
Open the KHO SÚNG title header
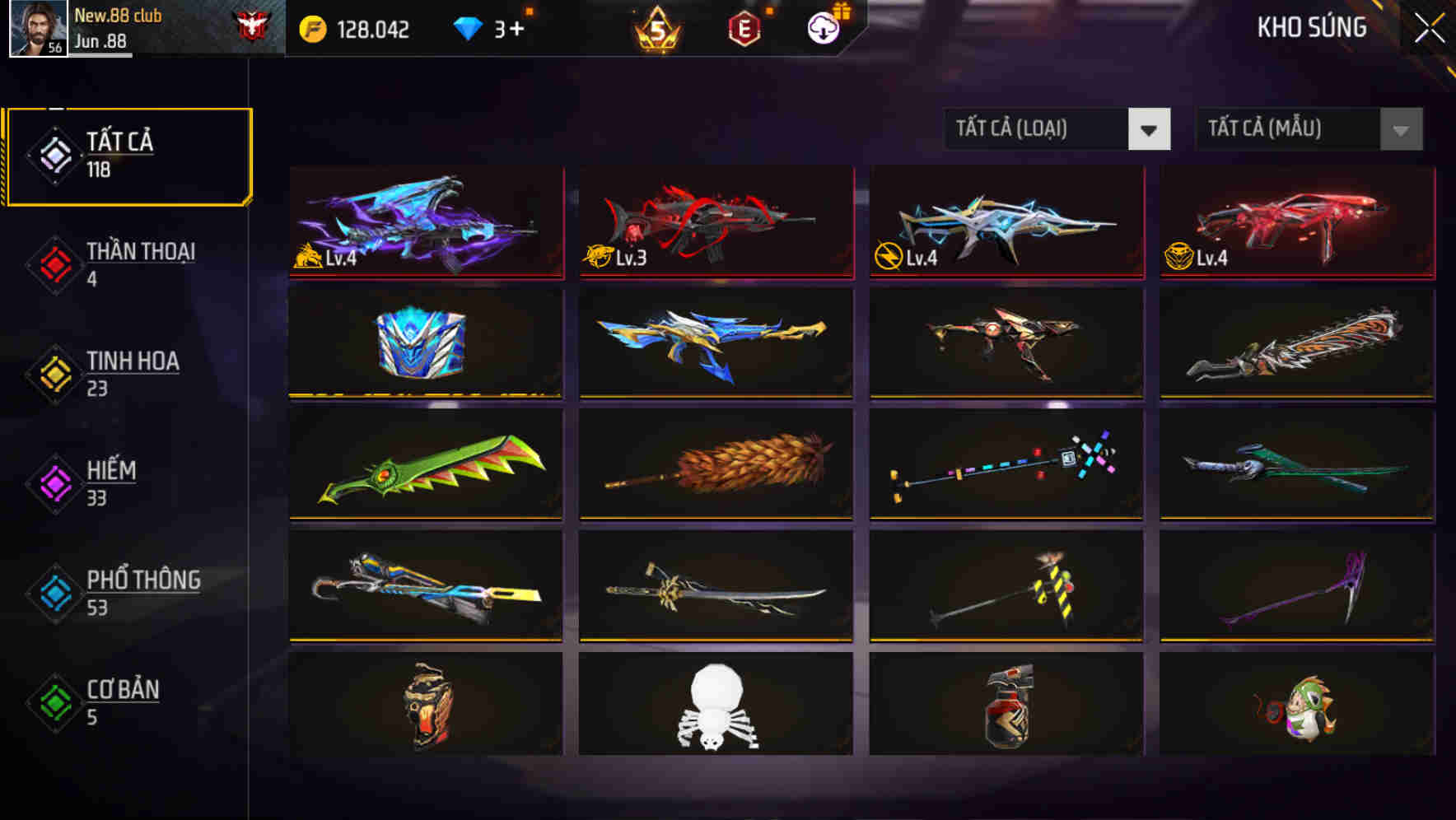(1313, 27)
